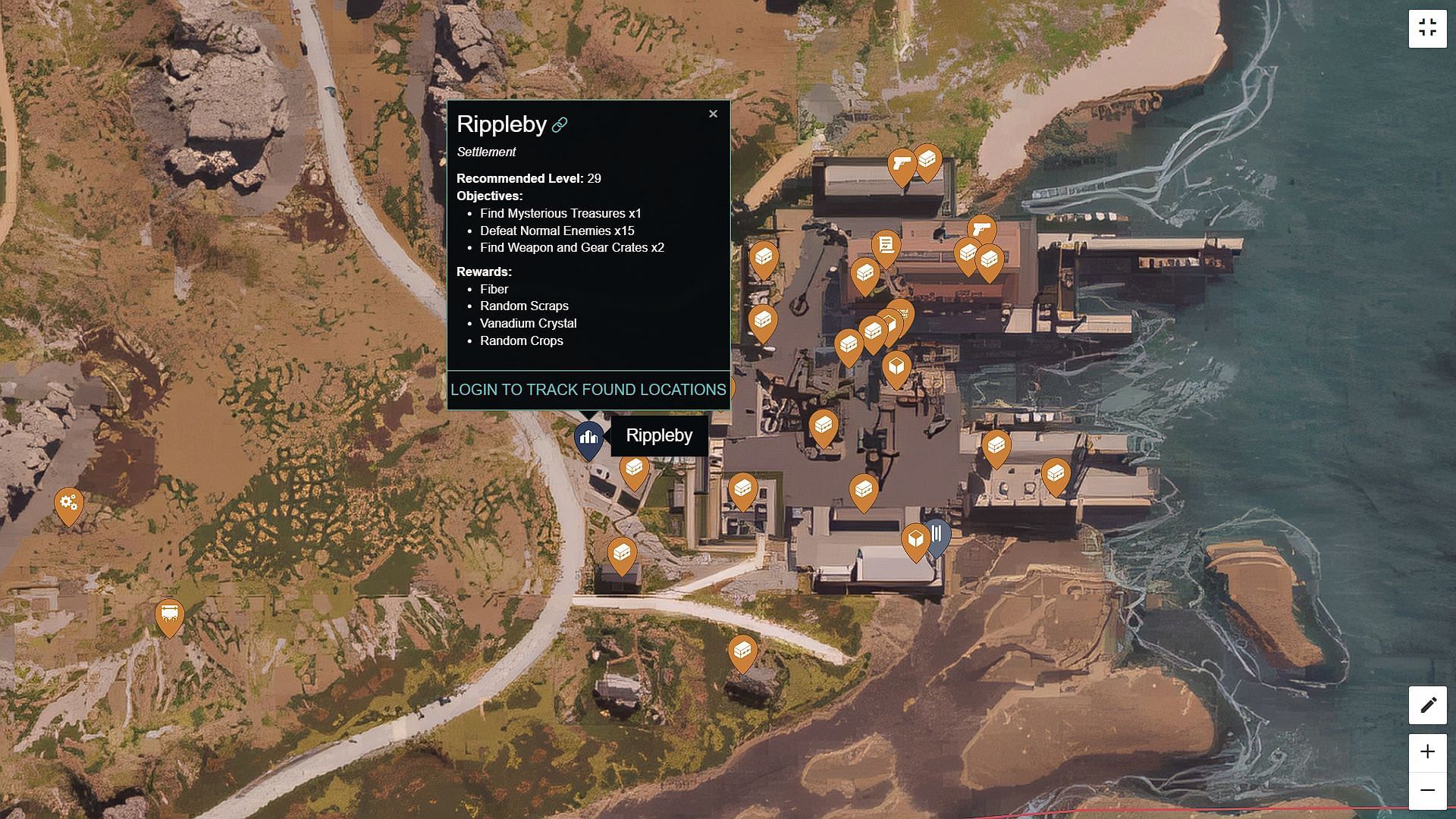The height and width of the screenshot is (819, 1456).
Task: Log in to track found locations
Action: pos(588,390)
